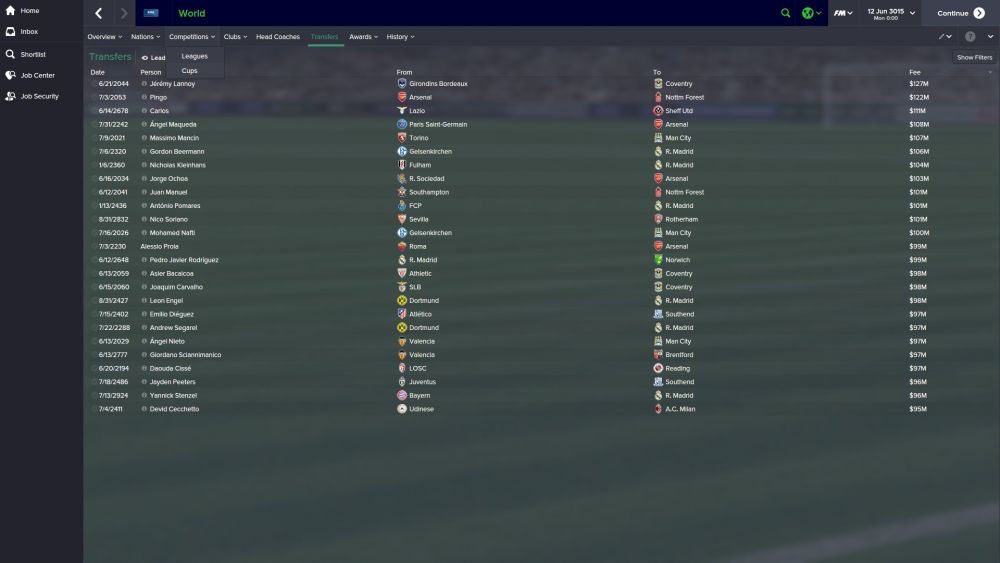Go to the Shortlist page

32,54
